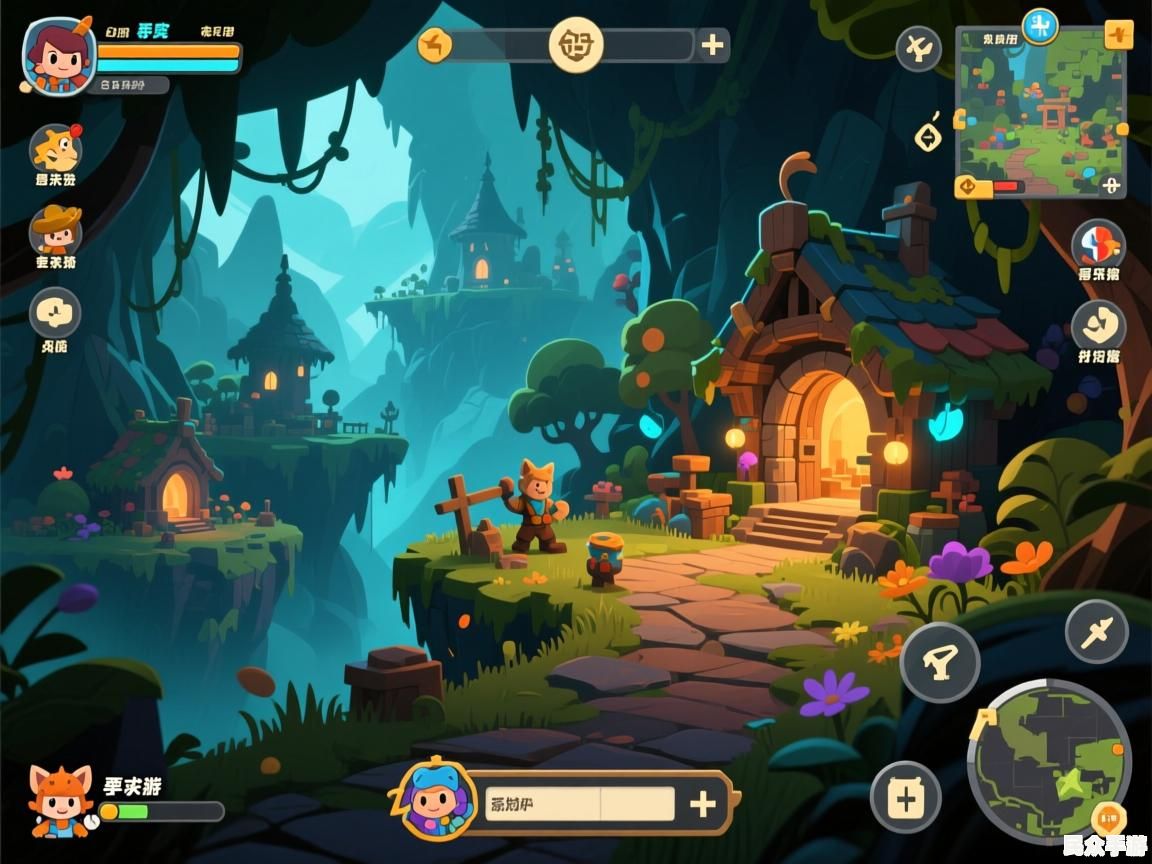This screenshot has width=1152, height=864.
Task: Click the plus button on the bottom bar
Action: point(703,803)
